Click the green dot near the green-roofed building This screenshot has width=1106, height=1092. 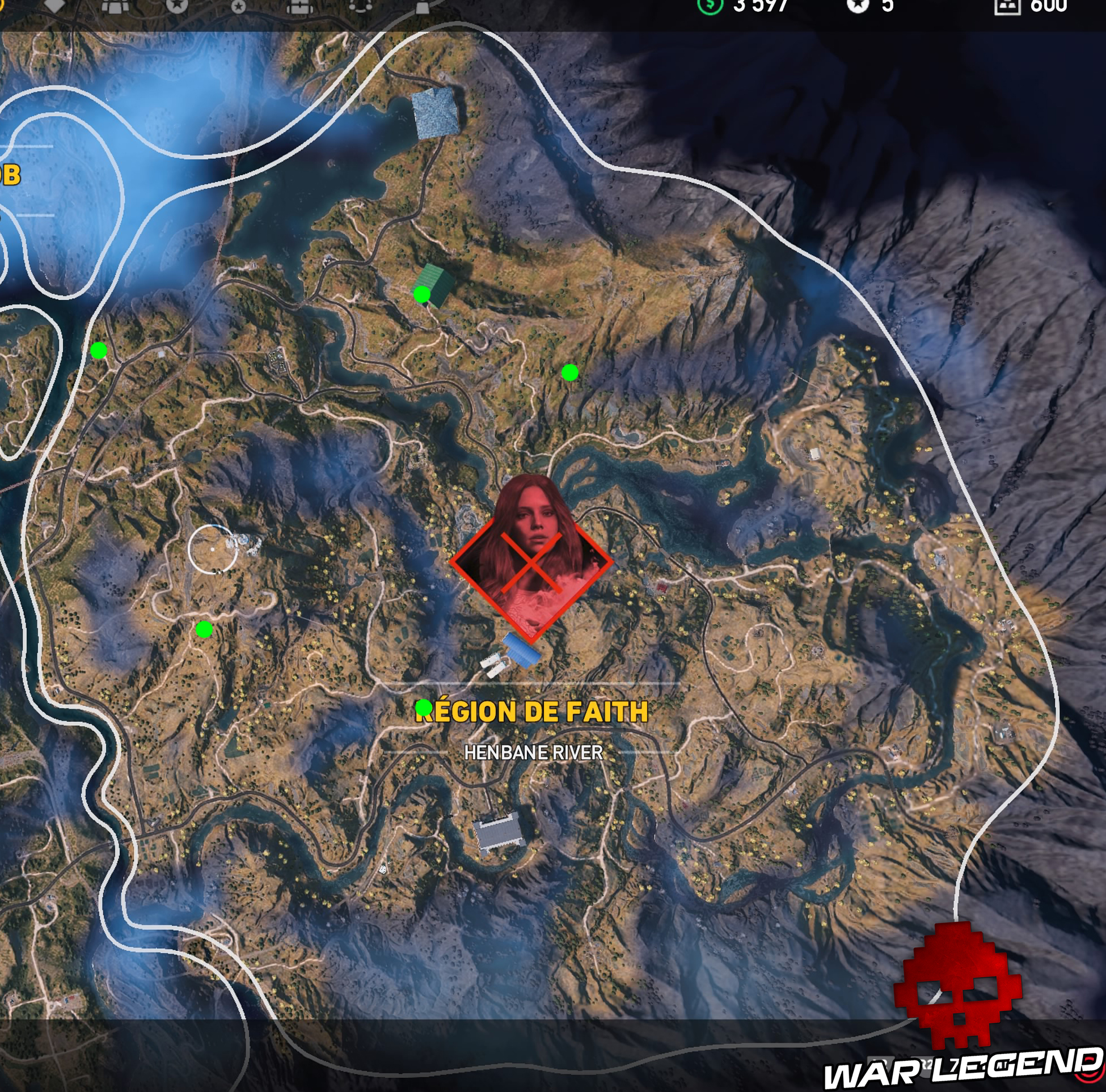pyautogui.click(x=422, y=294)
